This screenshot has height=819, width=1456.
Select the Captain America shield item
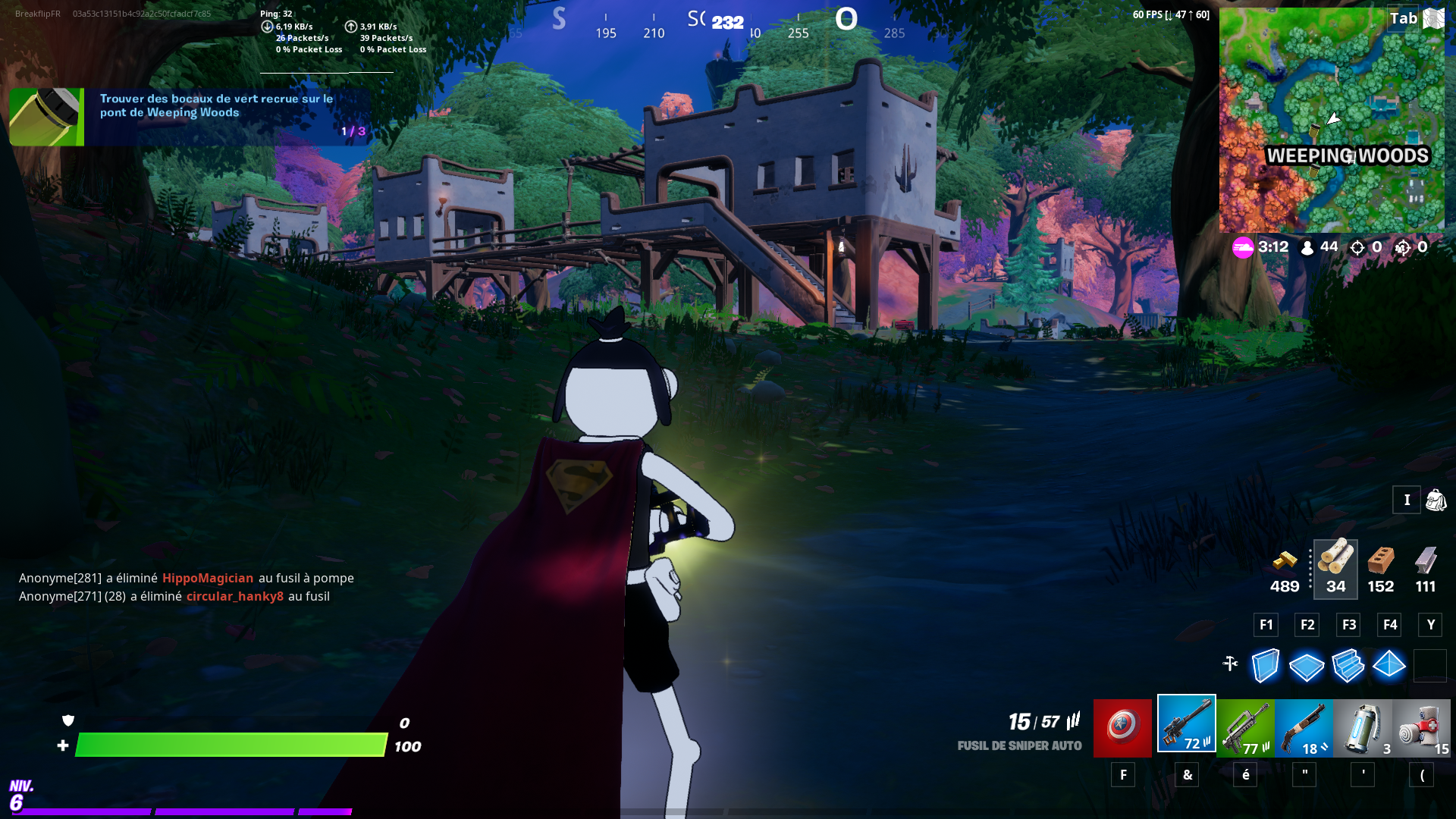(1122, 728)
